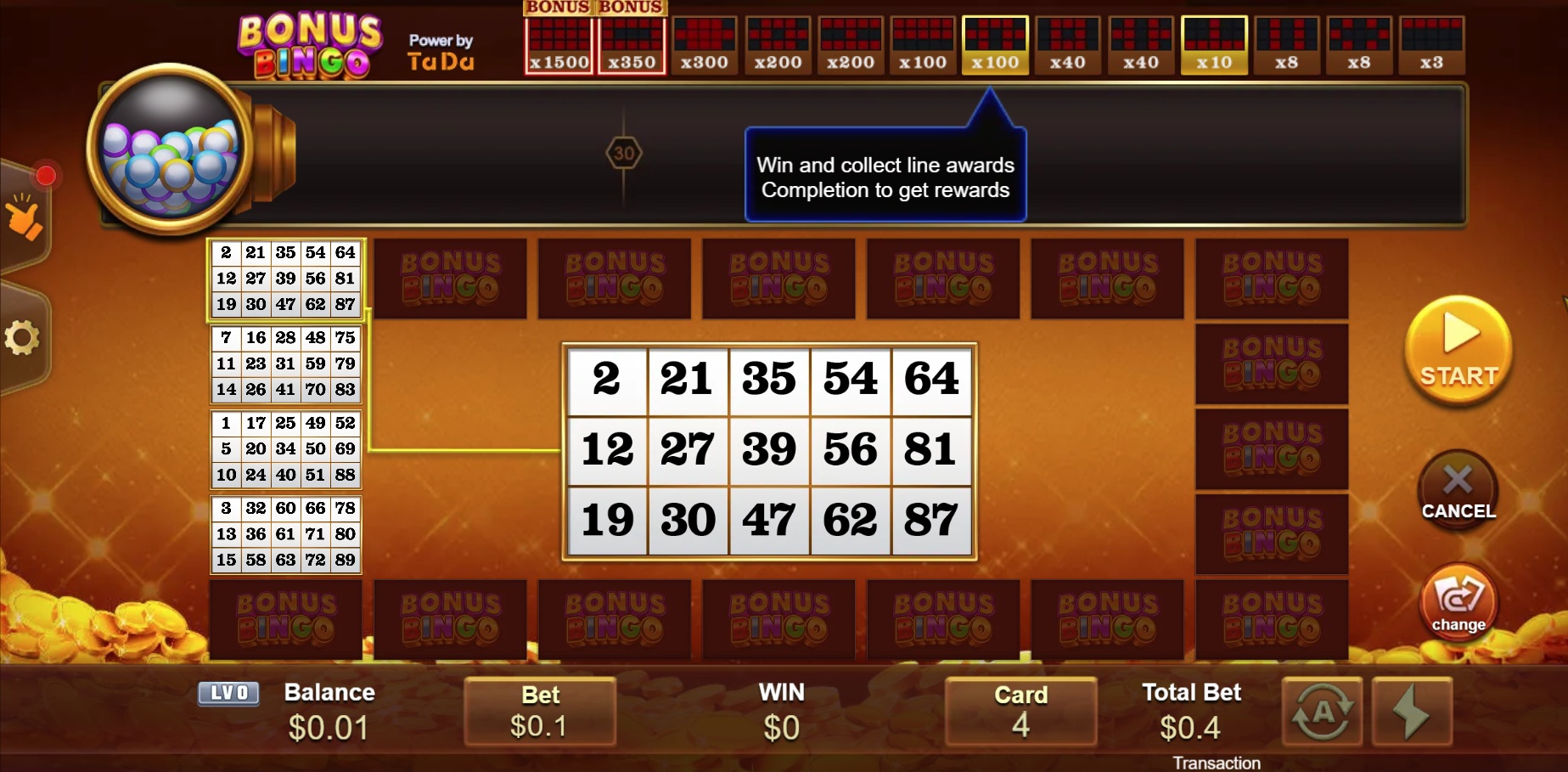The height and width of the screenshot is (772, 1568).
Task: Select the x1500 BONUS pattern
Action: (x=558, y=38)
